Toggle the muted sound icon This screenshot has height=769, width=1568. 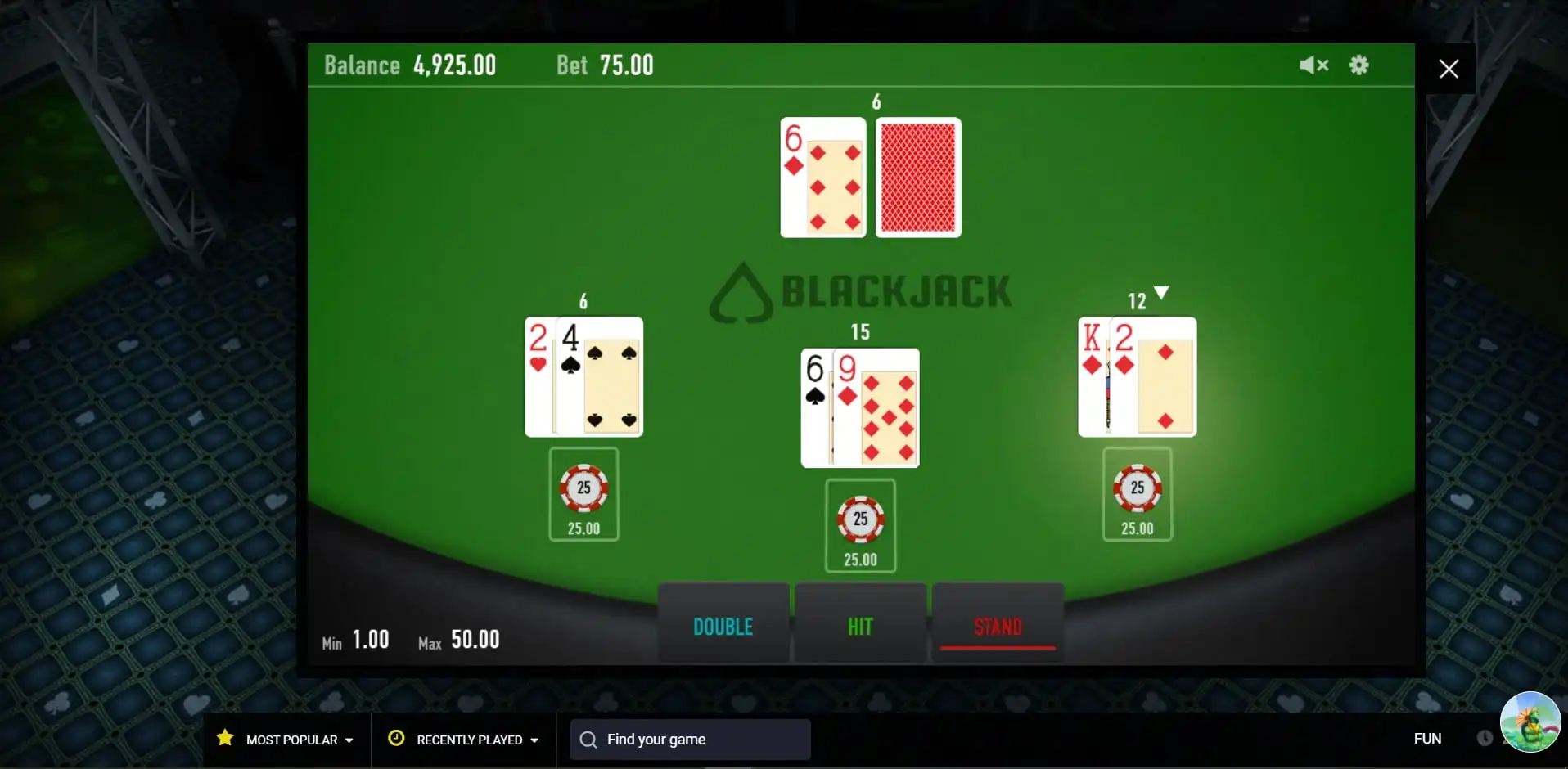pos(1313,65)
